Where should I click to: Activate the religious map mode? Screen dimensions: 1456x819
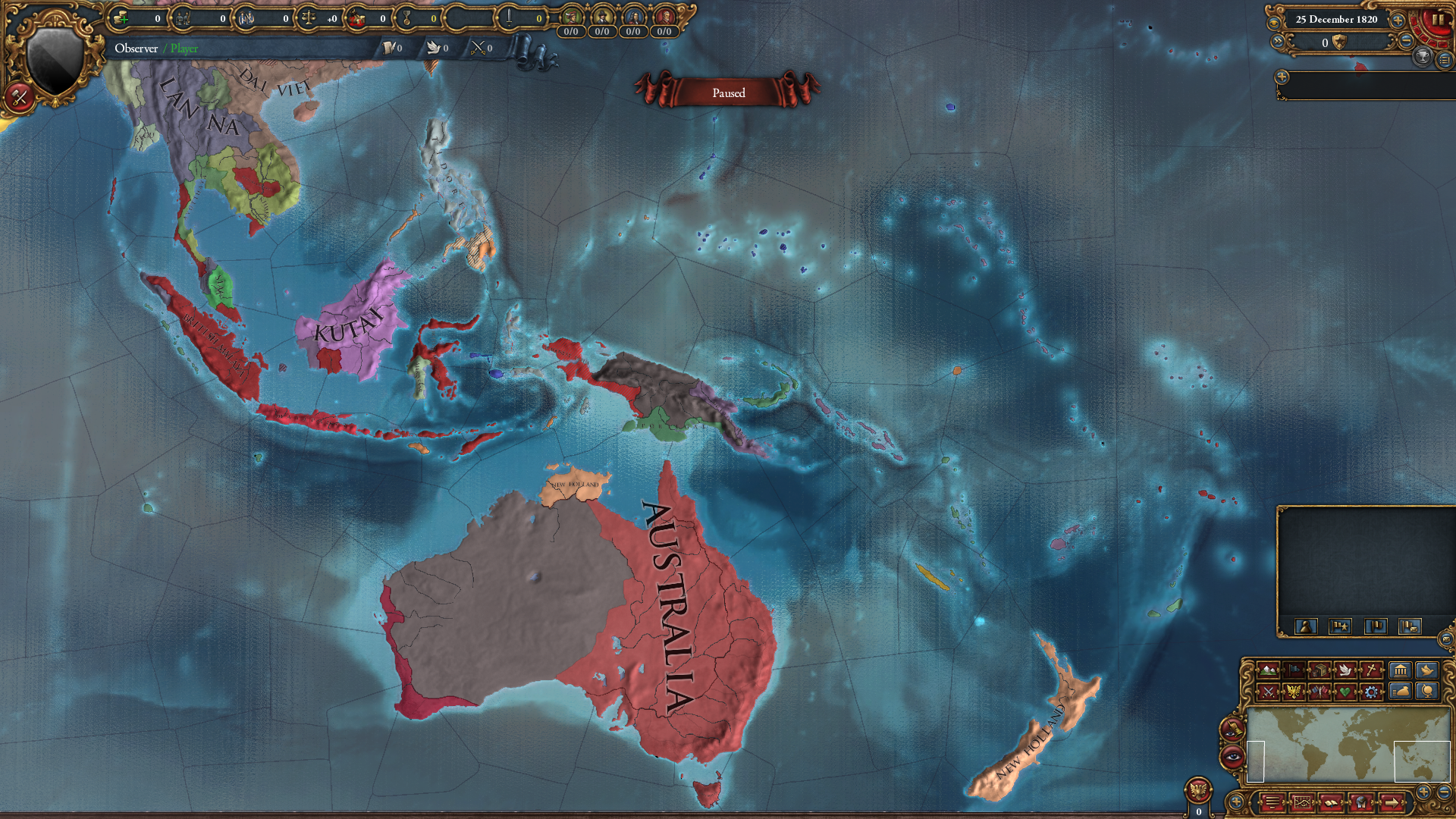click(x=1370, y=670)
